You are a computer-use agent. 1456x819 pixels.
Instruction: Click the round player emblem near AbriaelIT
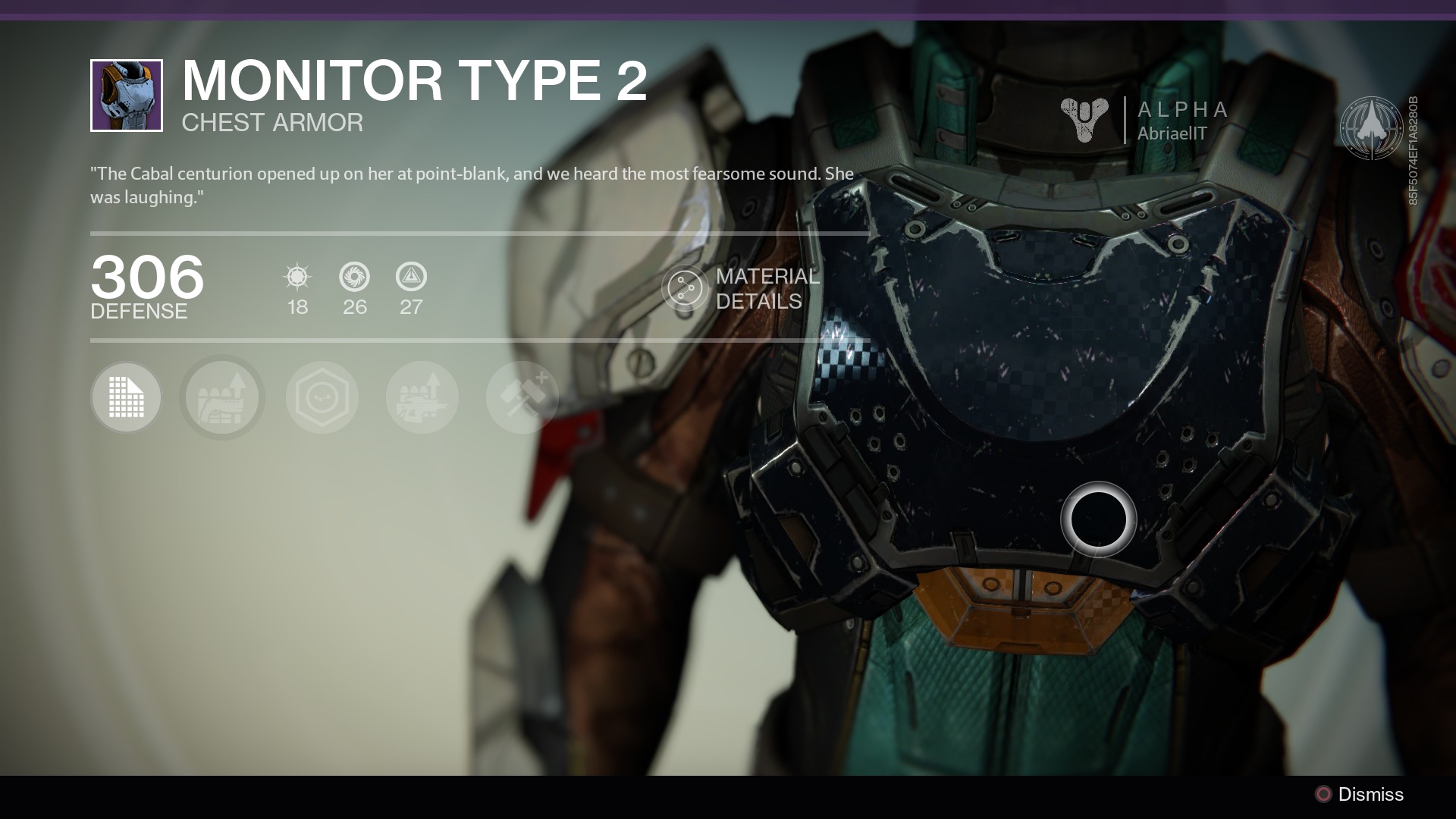click(x=1370, y=127)
